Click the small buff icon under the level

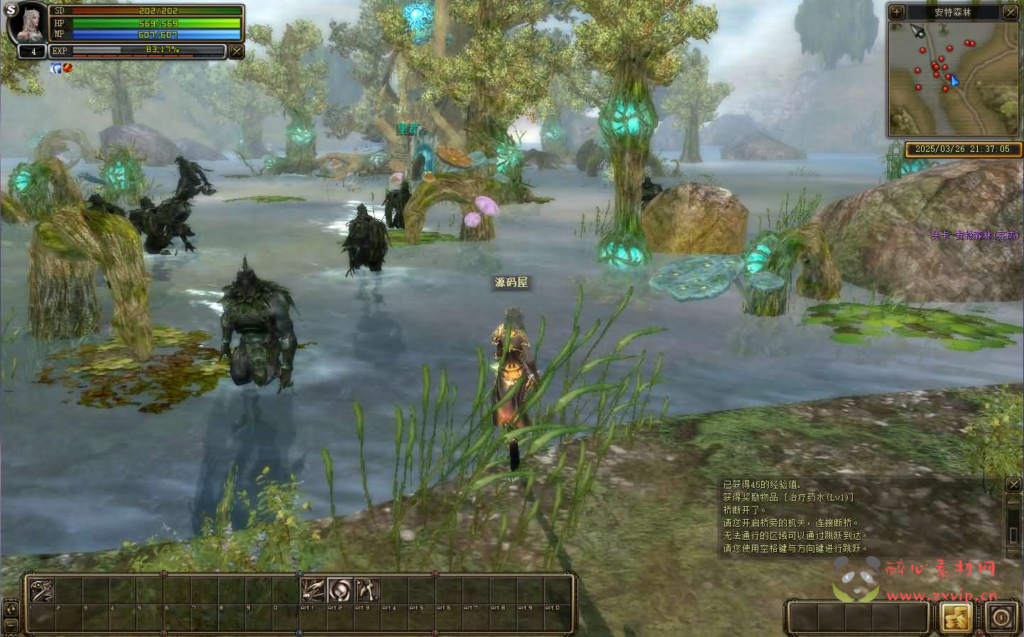56,68
